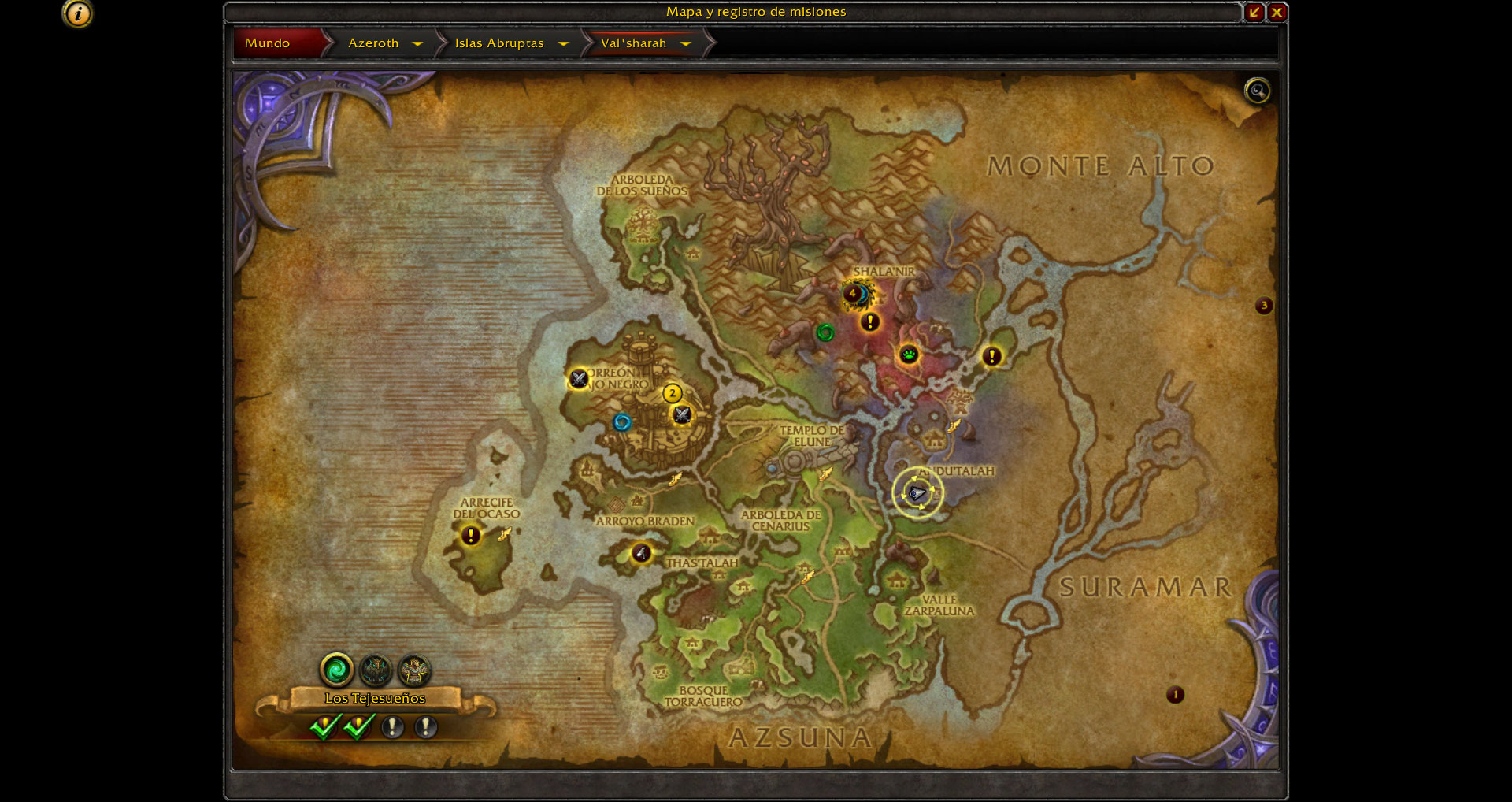1512x802 pixels.
Task: Open the Val'sharah zone dropdown
Action: (x=686, y=43)
